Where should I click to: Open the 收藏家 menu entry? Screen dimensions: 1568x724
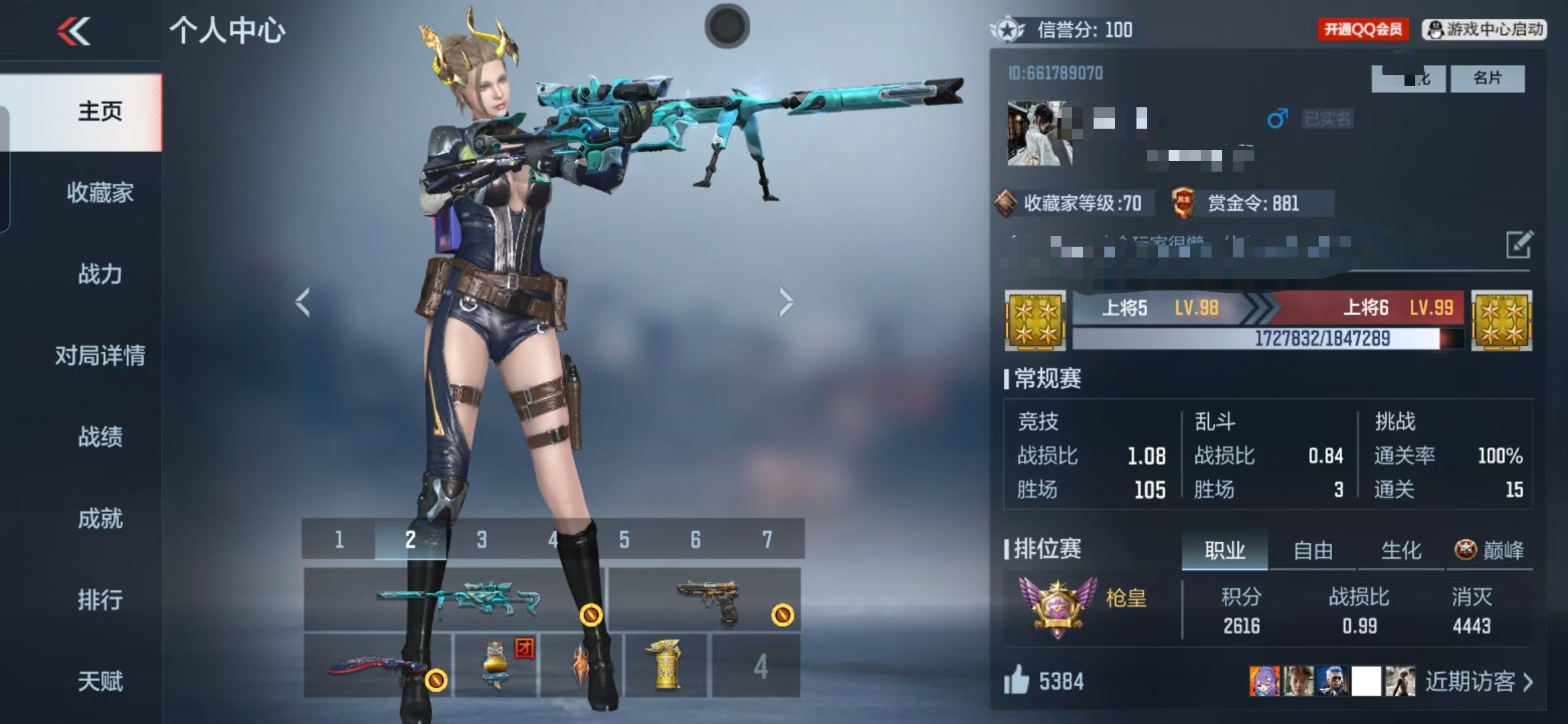100,192
